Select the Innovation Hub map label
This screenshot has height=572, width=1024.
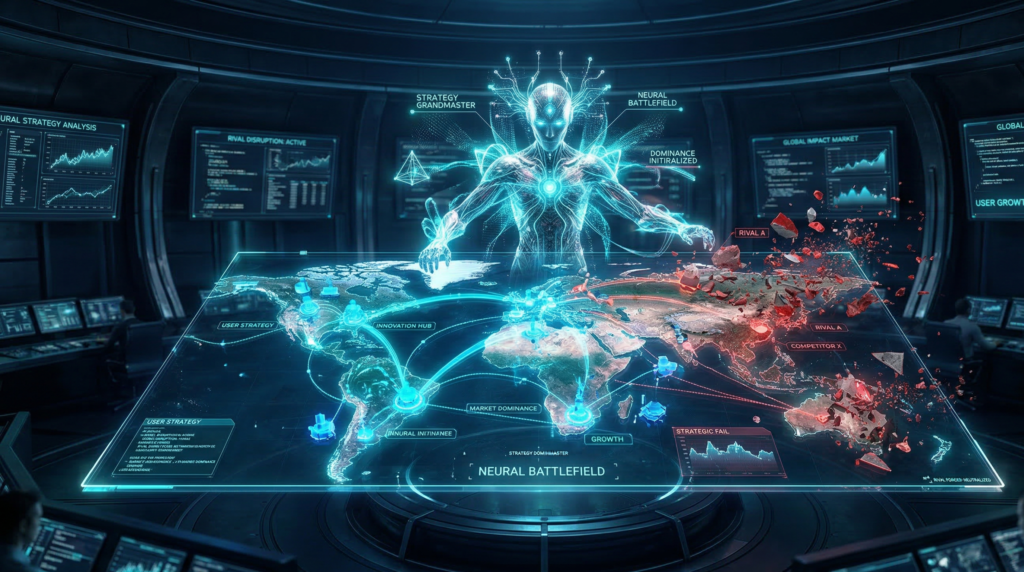point(403,326)
